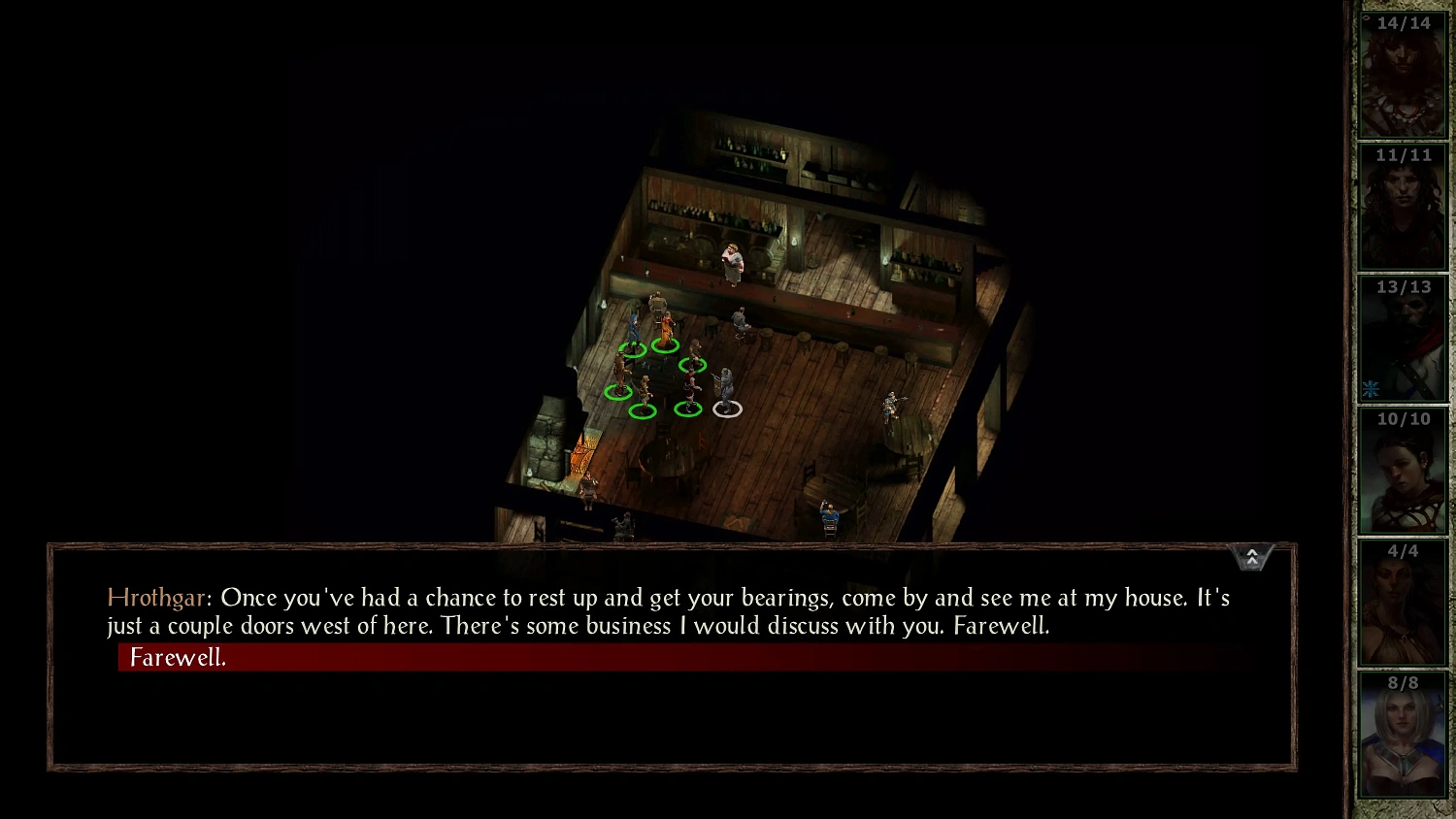Select the injured 4/4 character portrait
The image size is (1456, 819).
[1403, 602]
